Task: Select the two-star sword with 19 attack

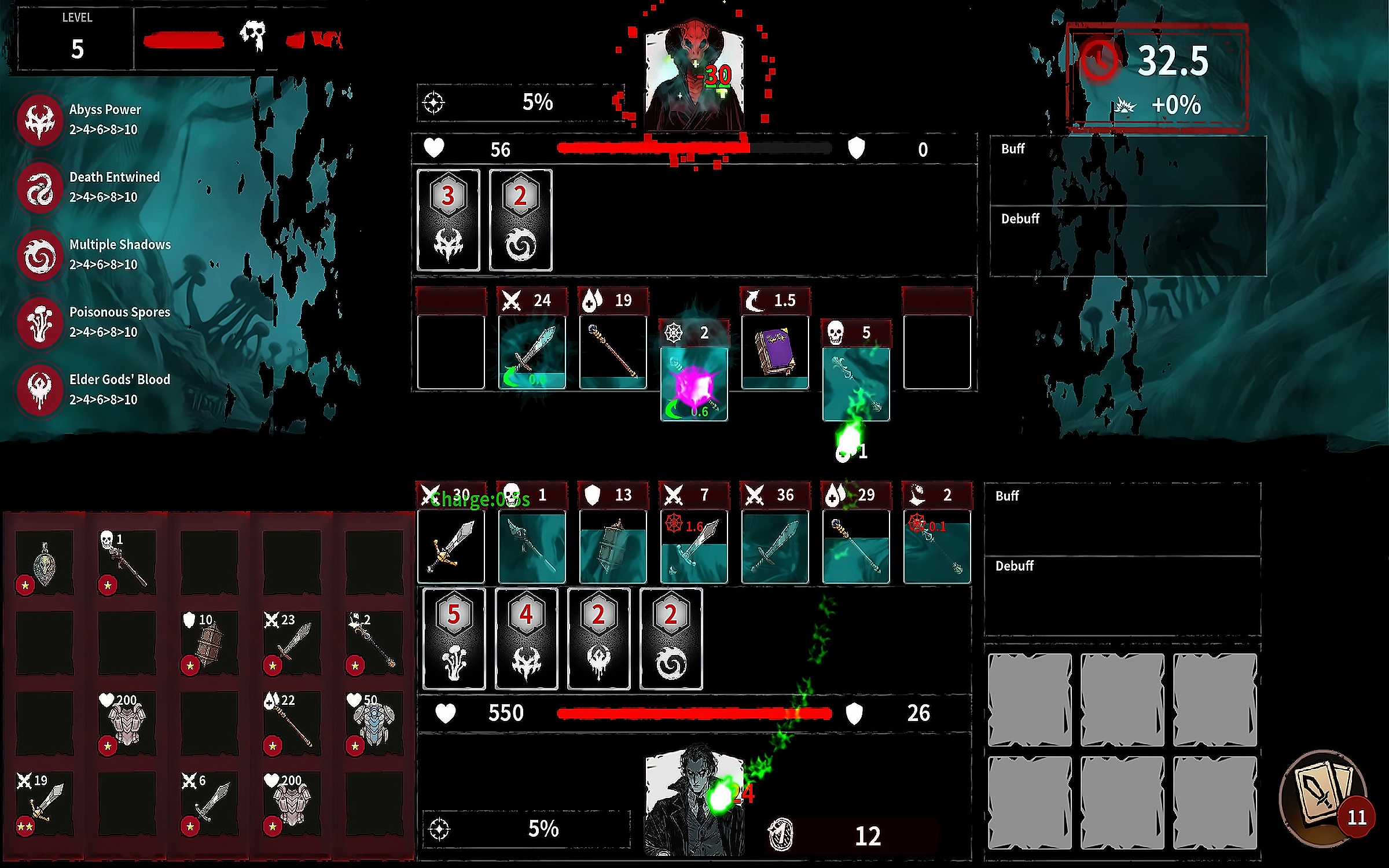Action: pos(44,803)
